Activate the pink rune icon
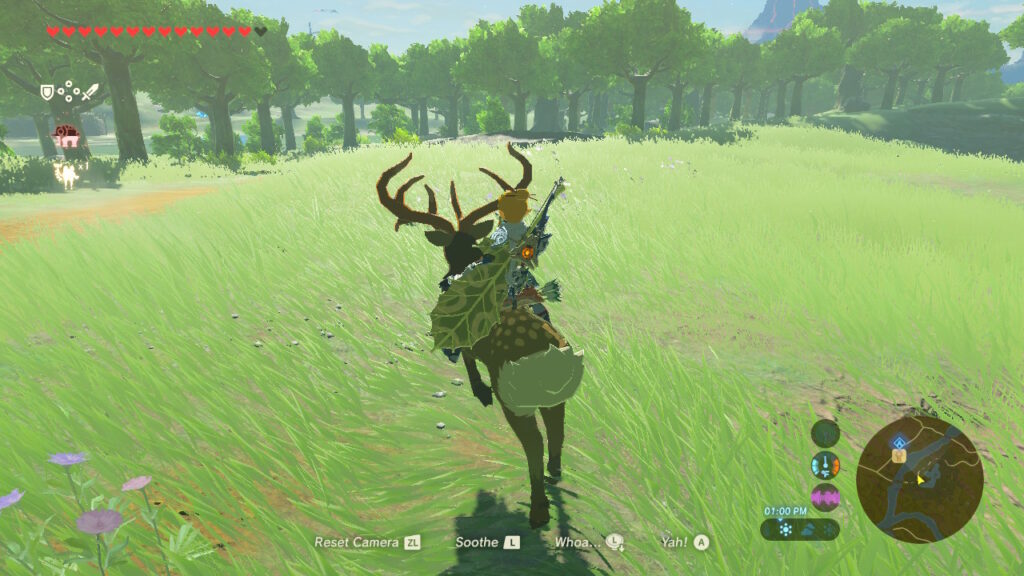 (825, 497)
